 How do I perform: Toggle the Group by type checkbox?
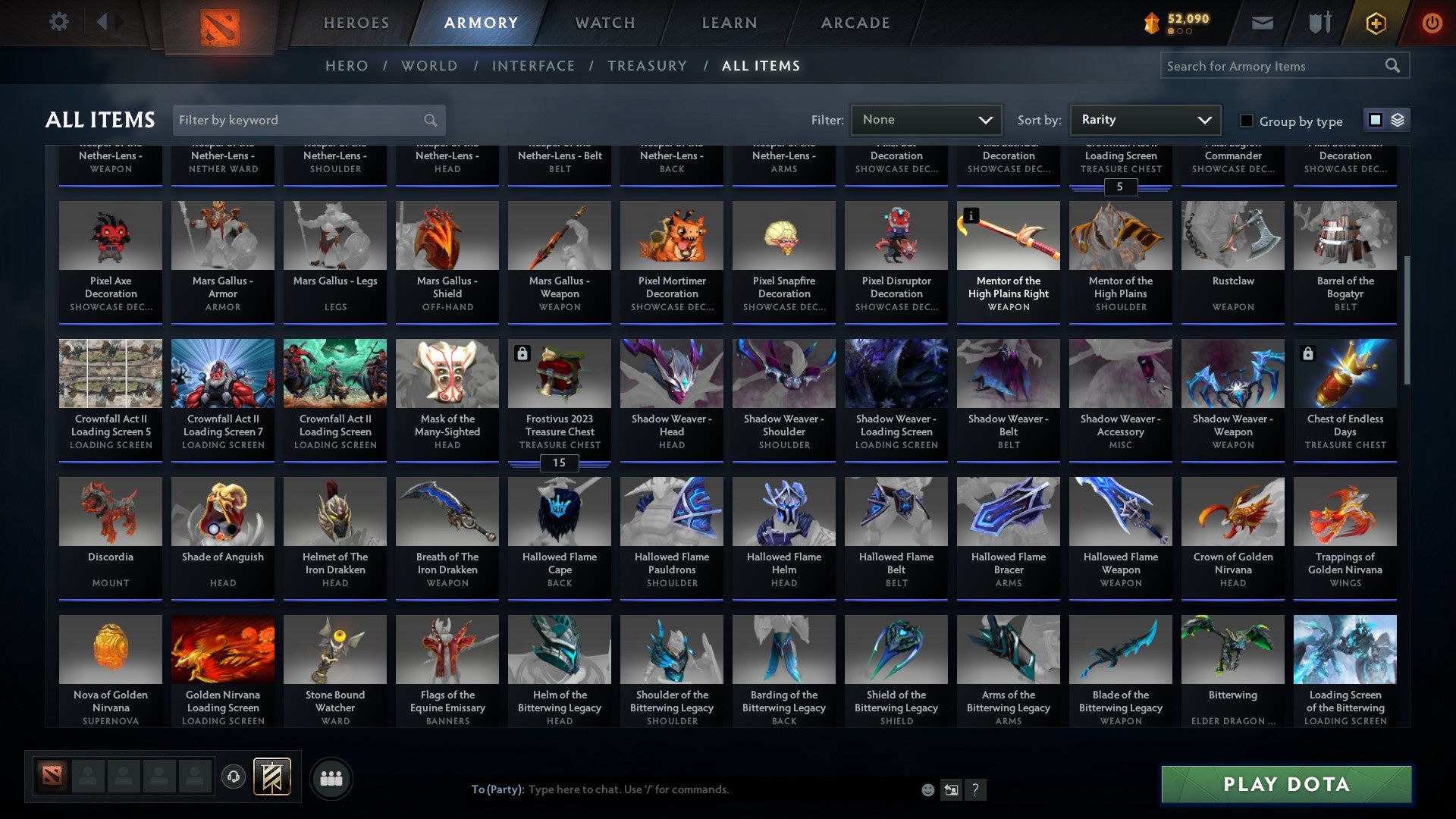click(x=1246, y=121)
